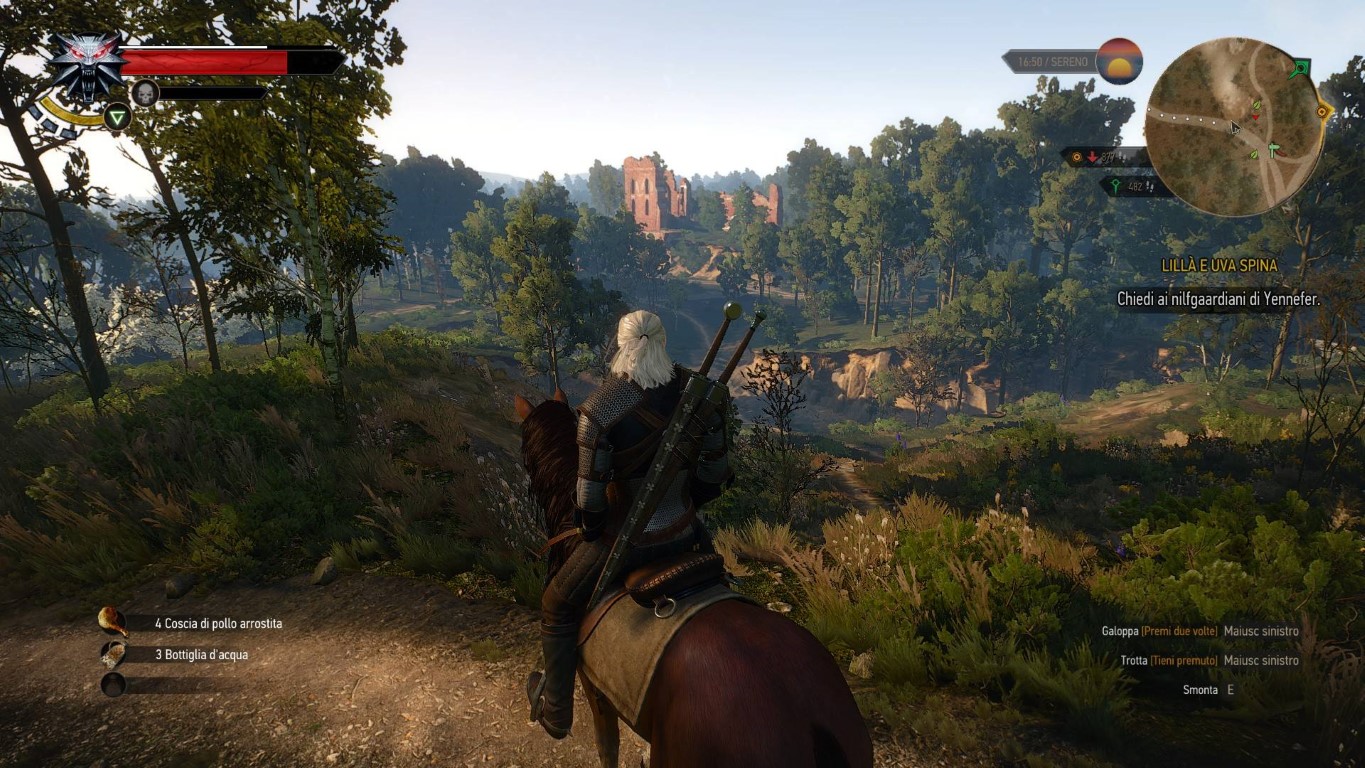
Task: Click the skull toxicity icon
Action: click(x=145, y=93)
